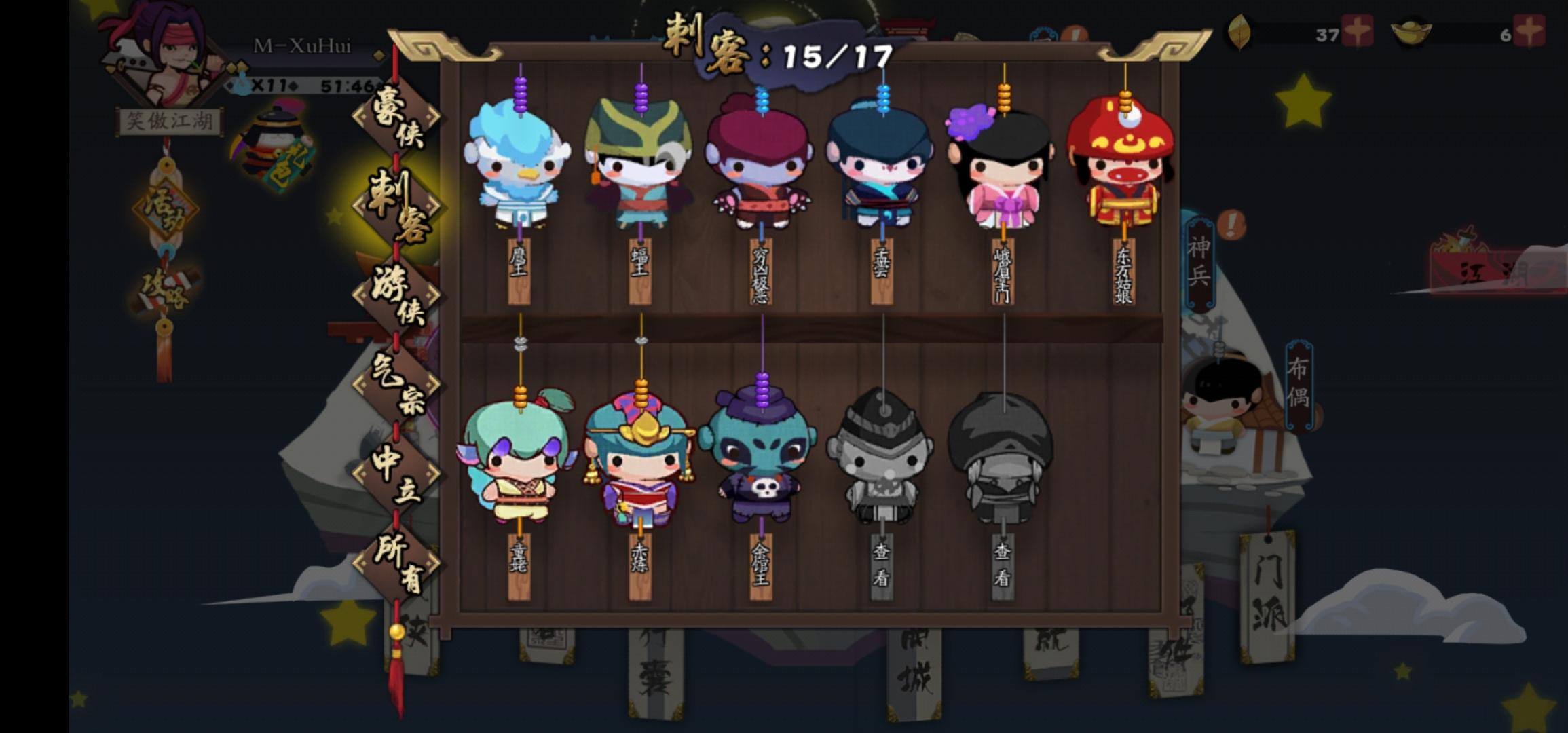1568x733 pixels.
Task: Pick the 东方姑娘 doll on the shelf
Action: click(1120, 163)
